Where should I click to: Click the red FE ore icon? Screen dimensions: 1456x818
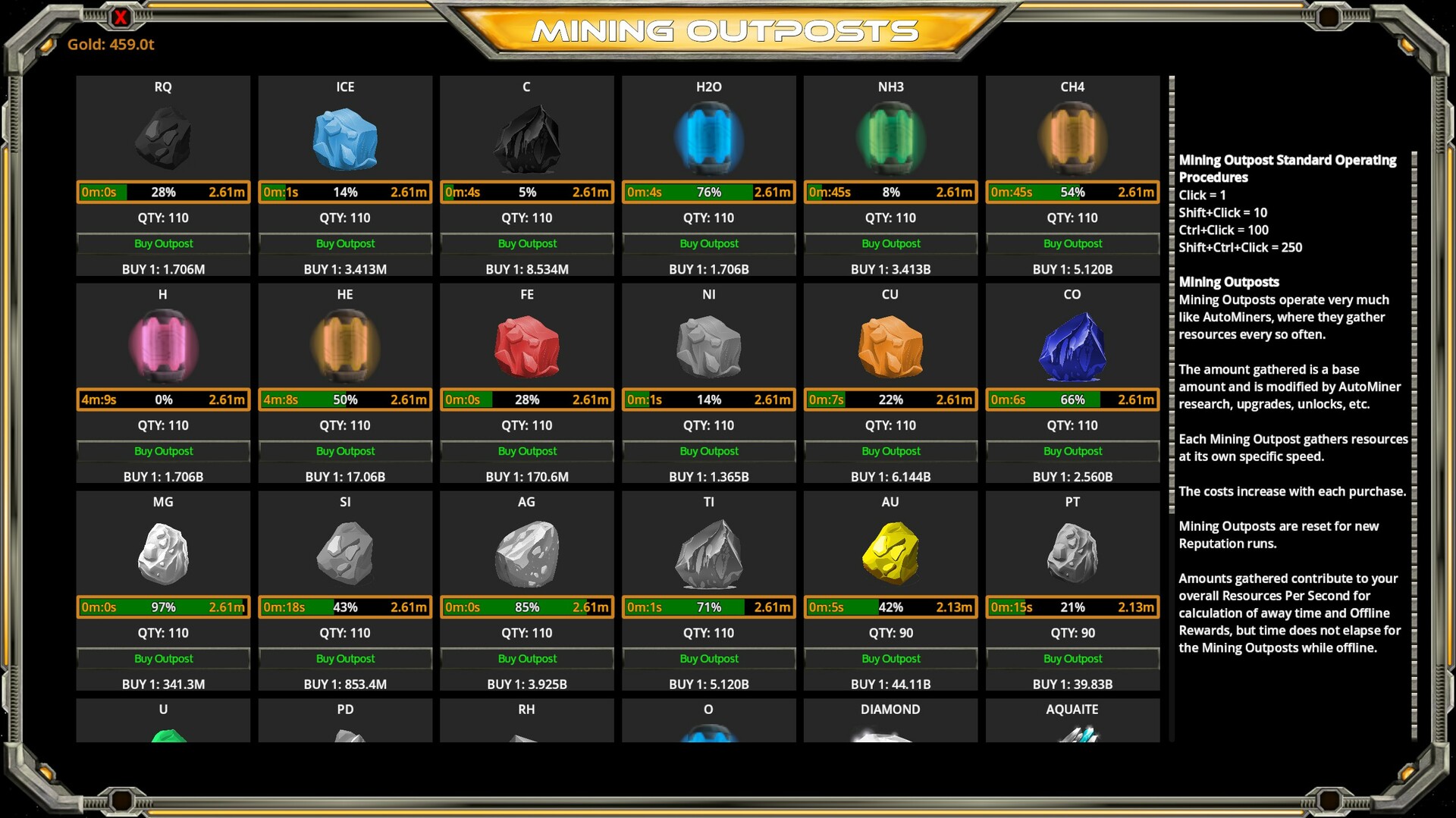[526, 346]
